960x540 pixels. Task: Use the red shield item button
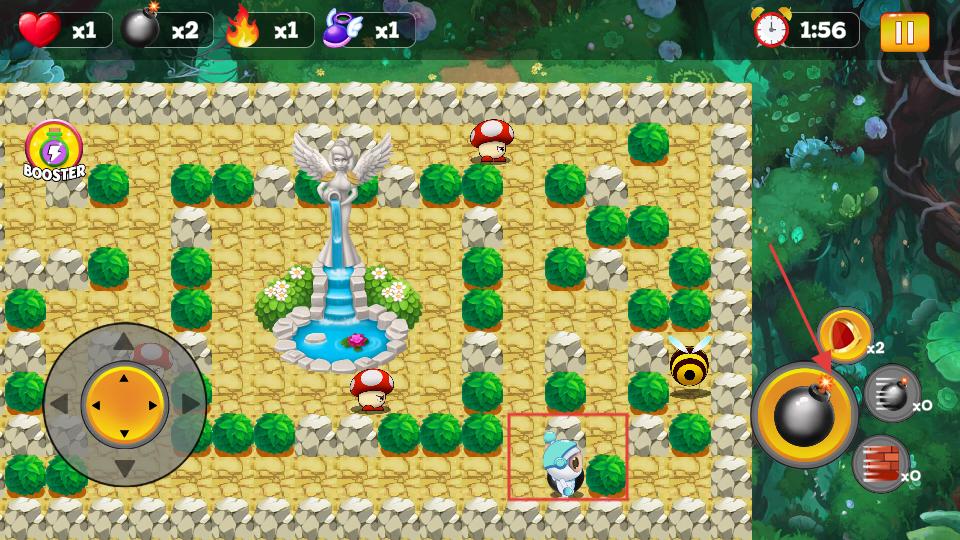(845, 335)
